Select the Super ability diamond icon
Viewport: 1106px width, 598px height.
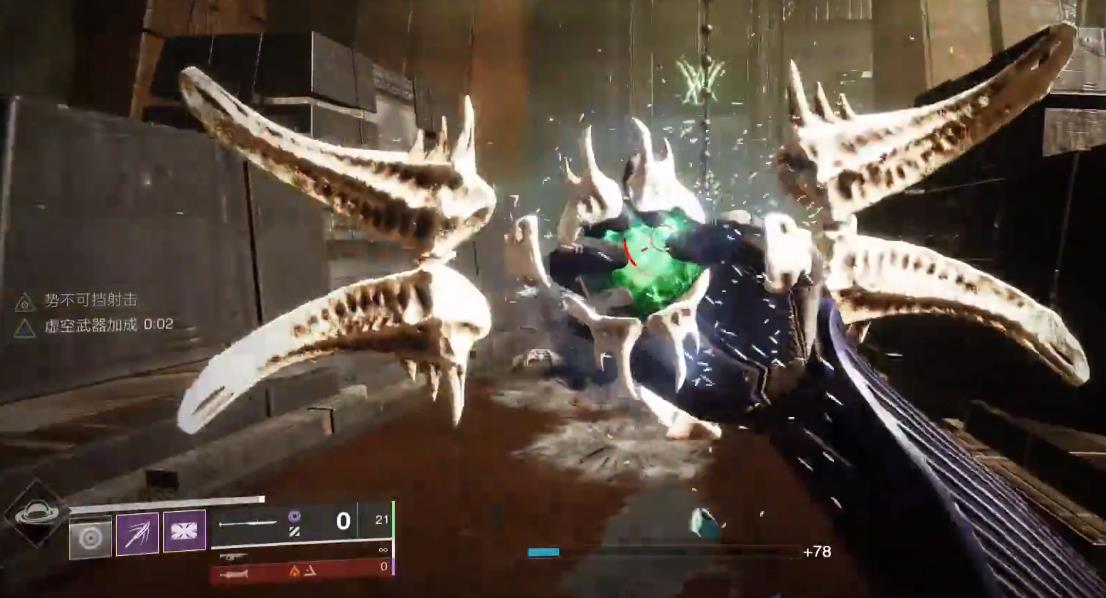coord(35,514)
